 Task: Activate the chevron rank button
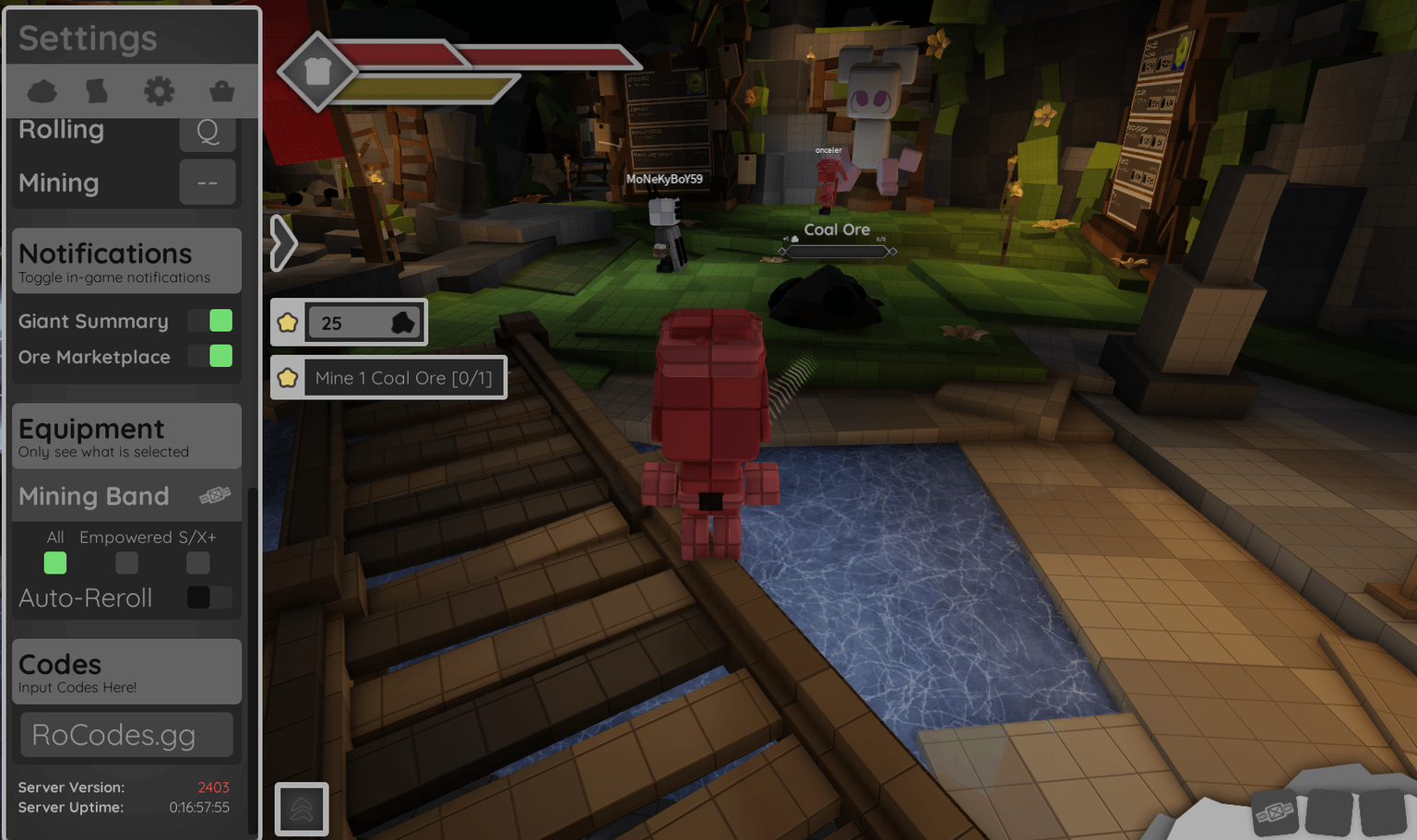click(x=302, y=809)
